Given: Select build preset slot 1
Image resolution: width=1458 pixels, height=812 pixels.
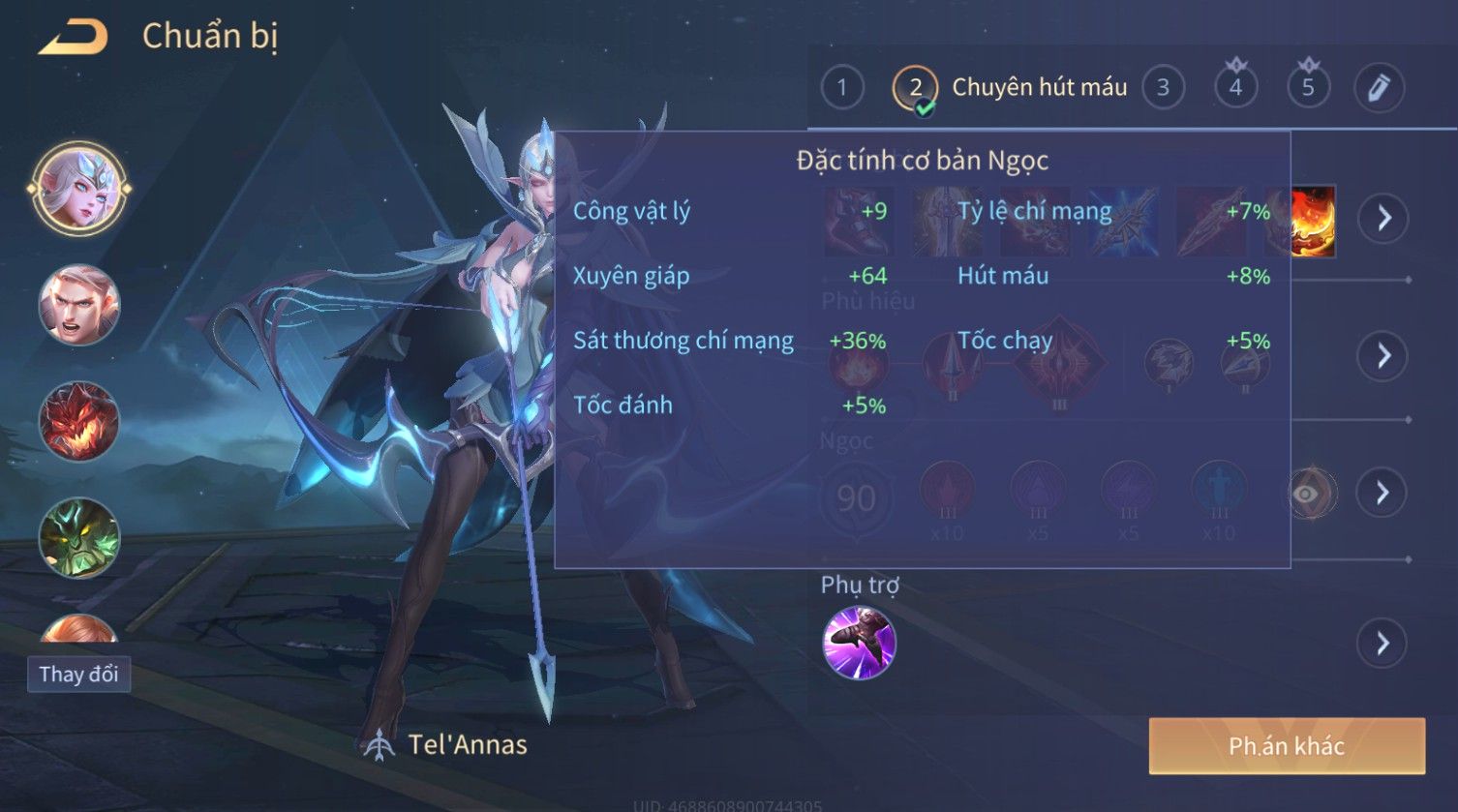Looking at the screenshot, I should pyautogui.click(x=842, y=88).
